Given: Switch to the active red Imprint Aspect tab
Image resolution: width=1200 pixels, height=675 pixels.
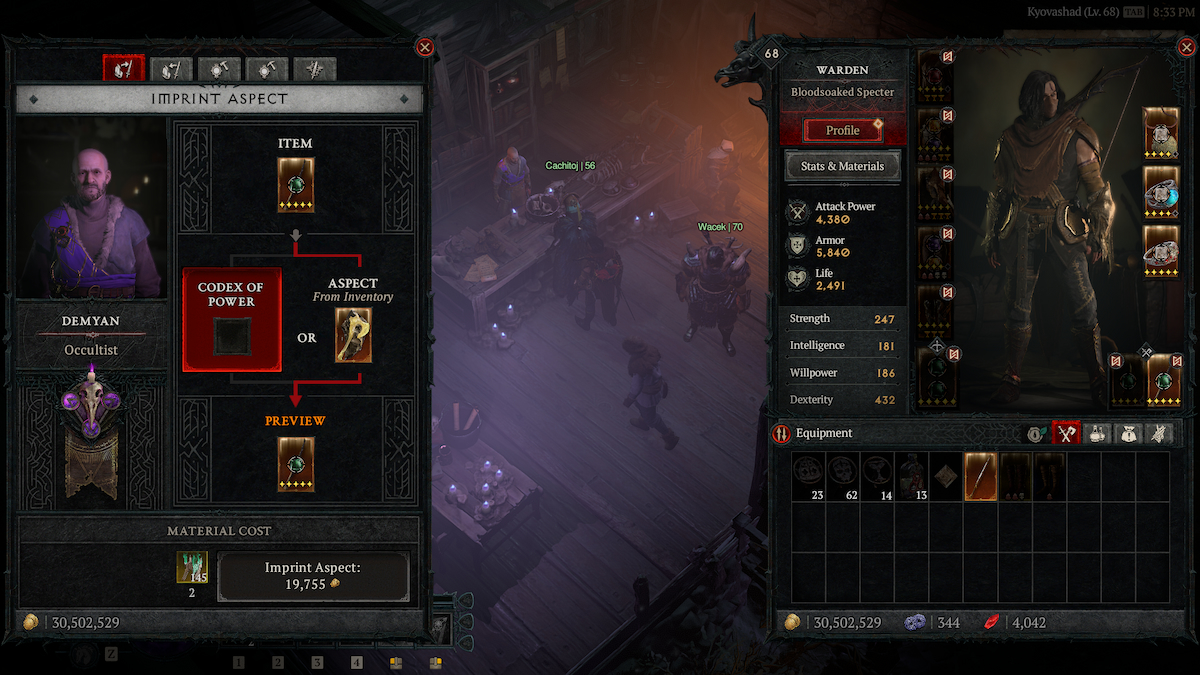Looking at the screenshot, I should tap(124, 69).
